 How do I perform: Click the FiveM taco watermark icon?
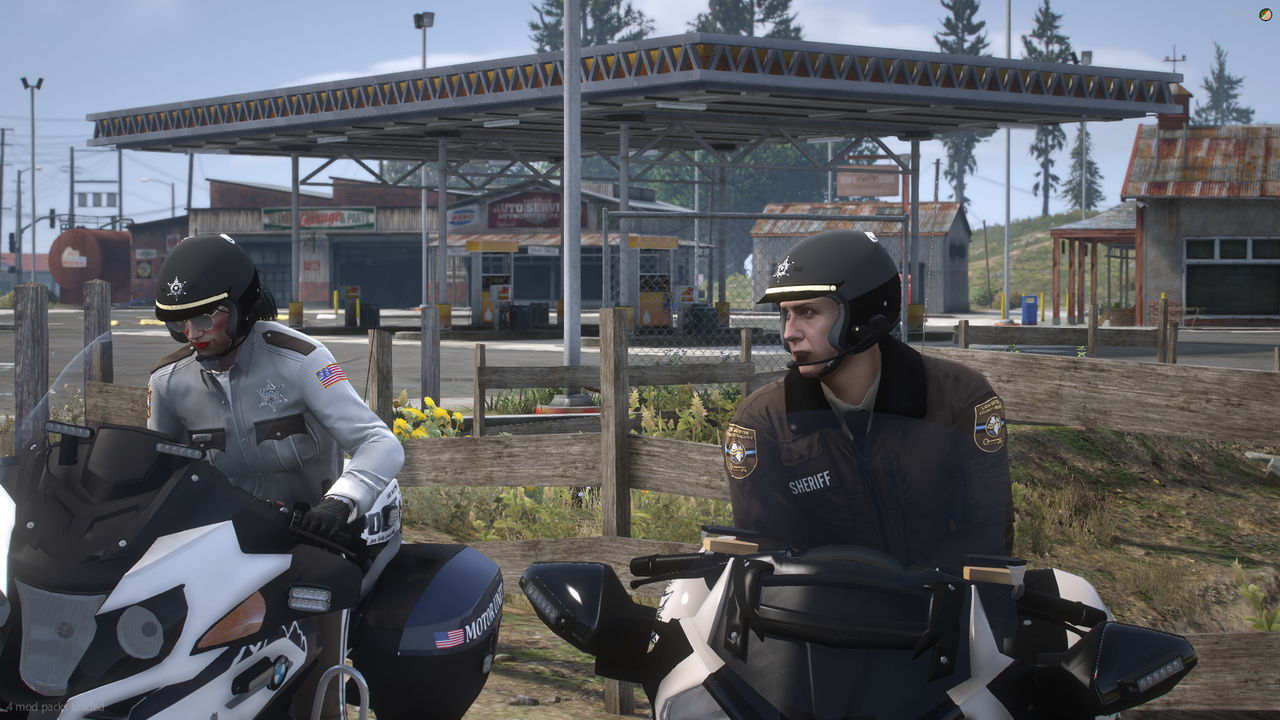[1266, 14]
